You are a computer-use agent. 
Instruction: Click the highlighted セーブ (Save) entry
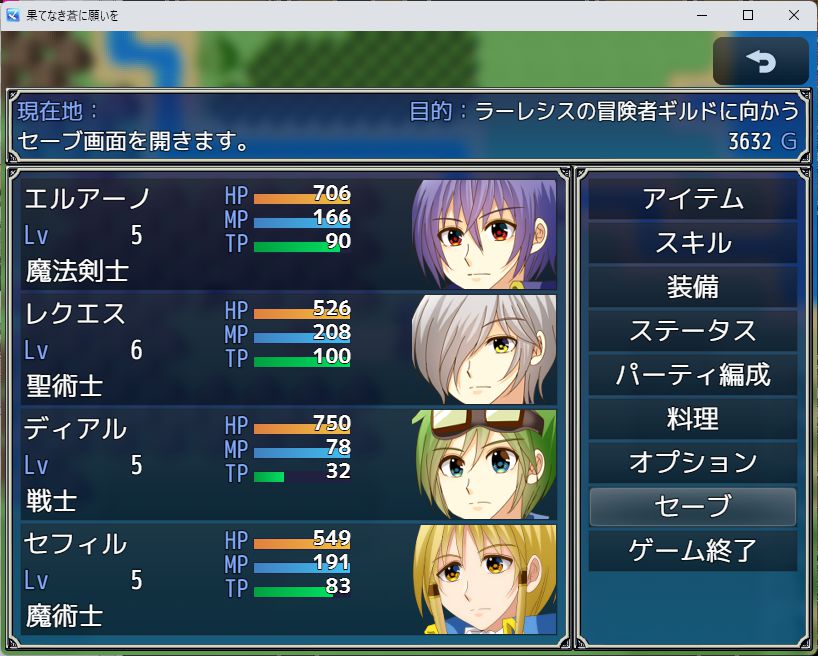[692, 507]
